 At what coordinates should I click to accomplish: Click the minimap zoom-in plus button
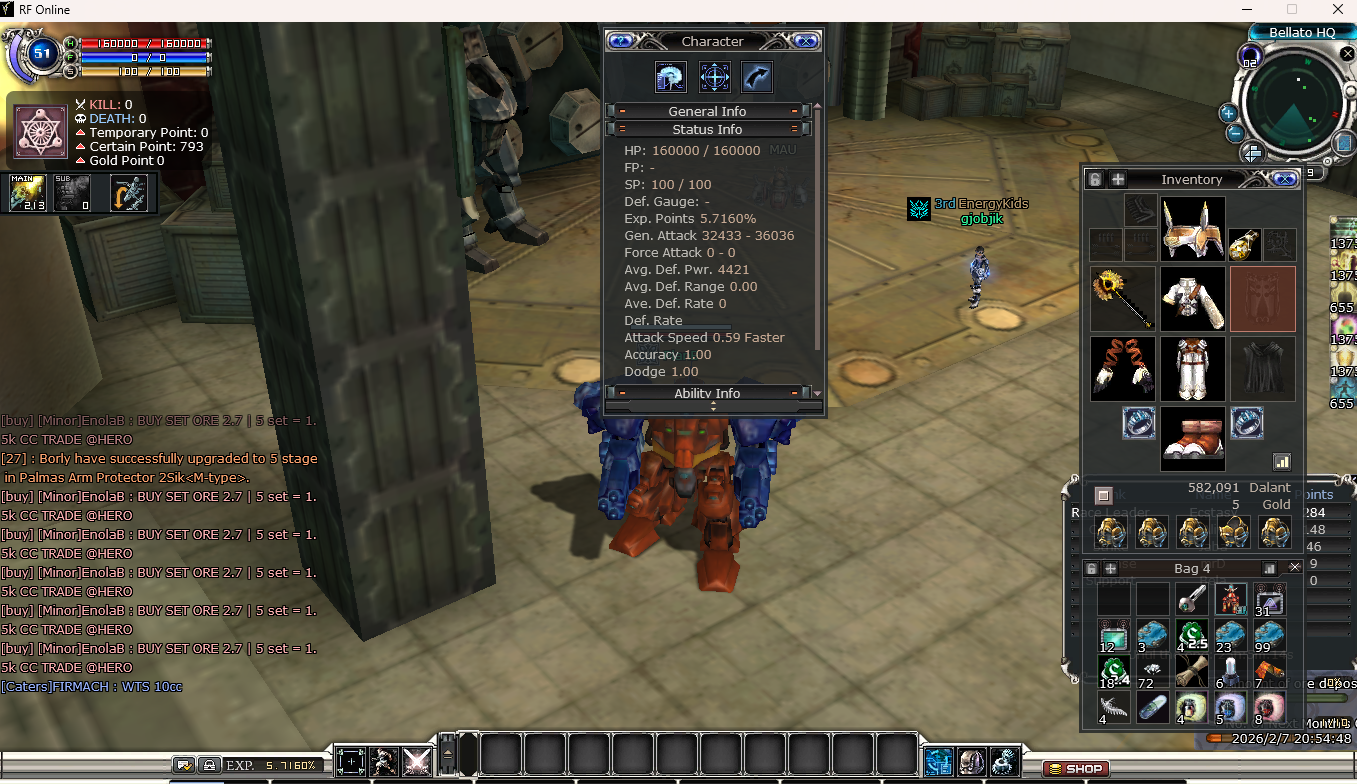point(1228,114)
